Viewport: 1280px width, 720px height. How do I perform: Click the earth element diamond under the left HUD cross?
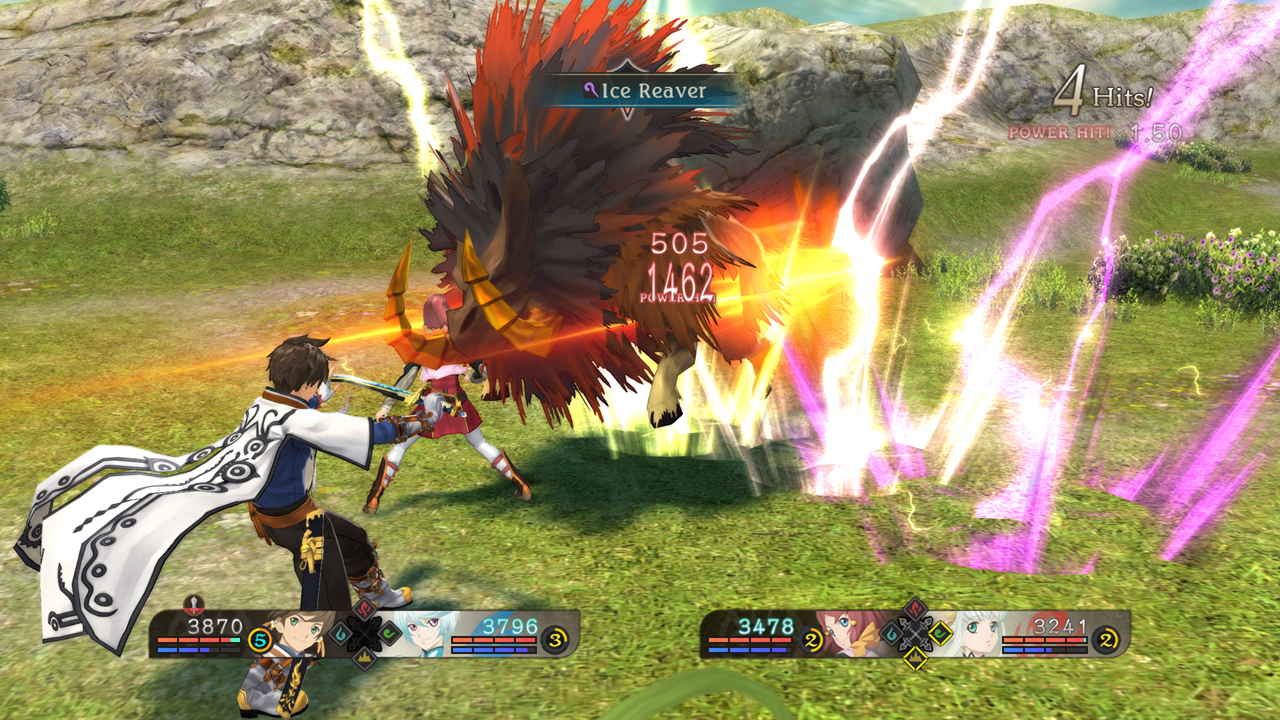coord(365,660)
